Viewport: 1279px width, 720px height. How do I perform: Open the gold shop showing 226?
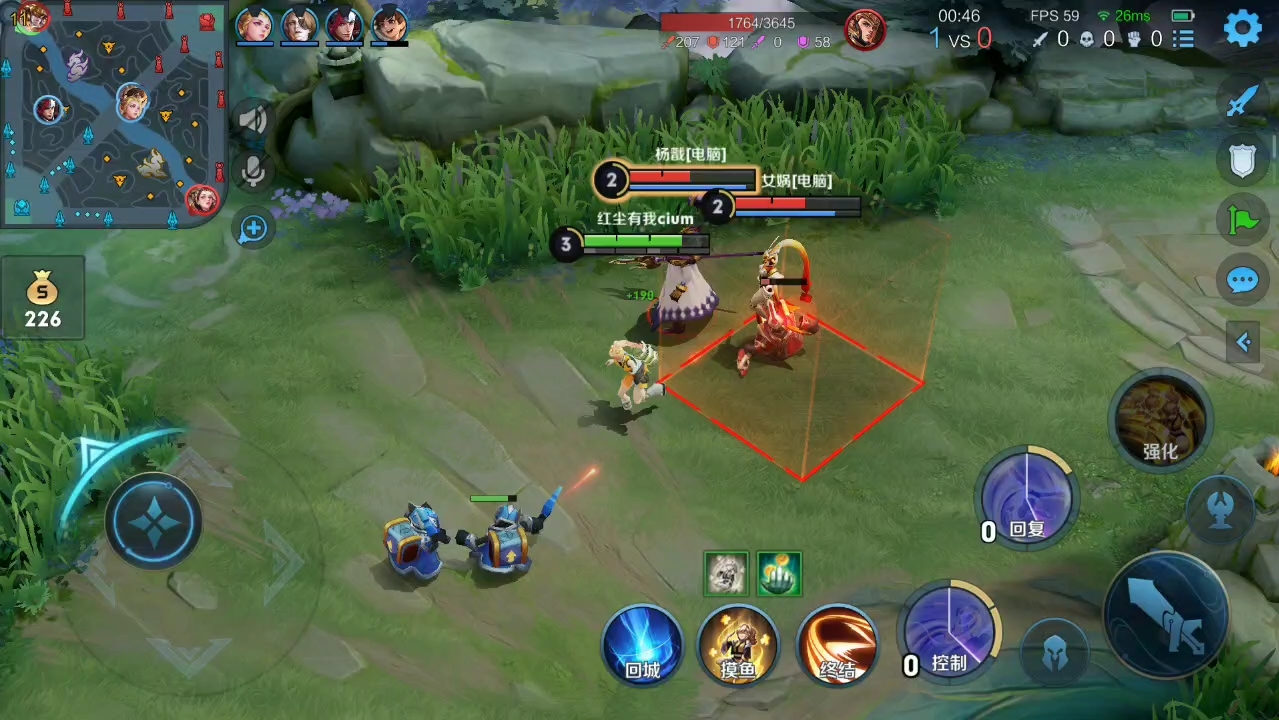coord(43,300)
